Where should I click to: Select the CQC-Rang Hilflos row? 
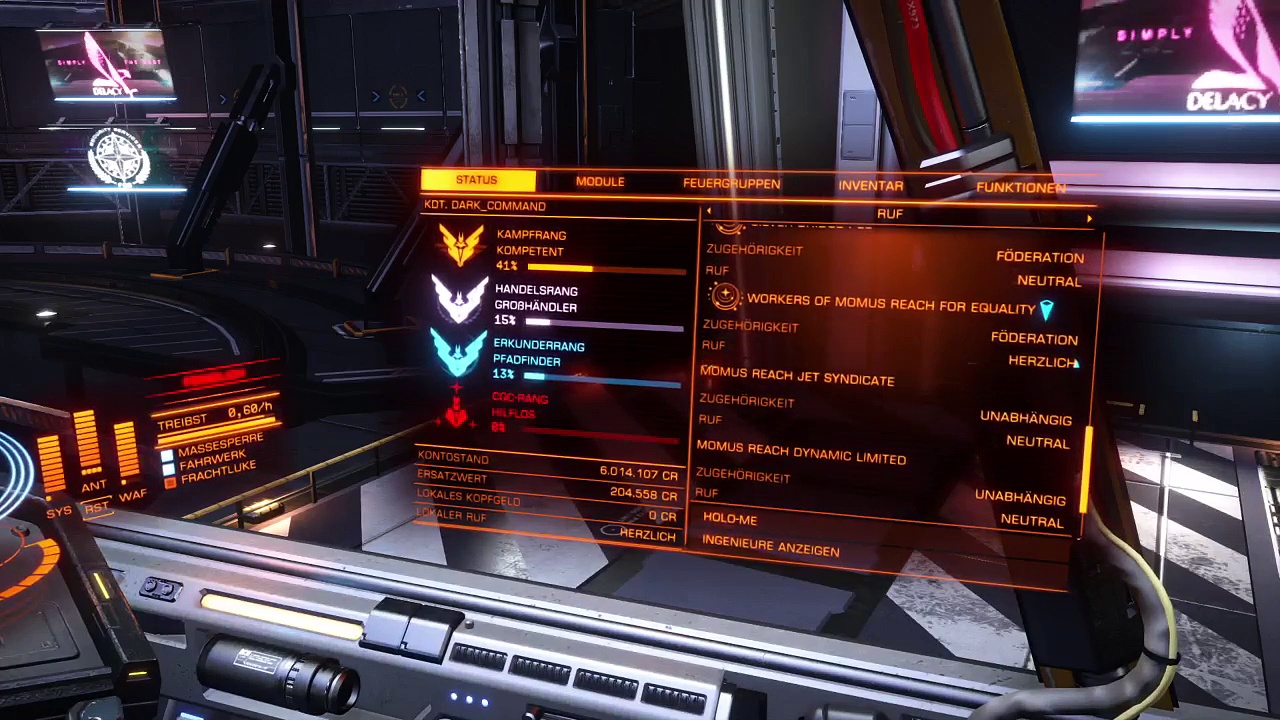[560, 412]
